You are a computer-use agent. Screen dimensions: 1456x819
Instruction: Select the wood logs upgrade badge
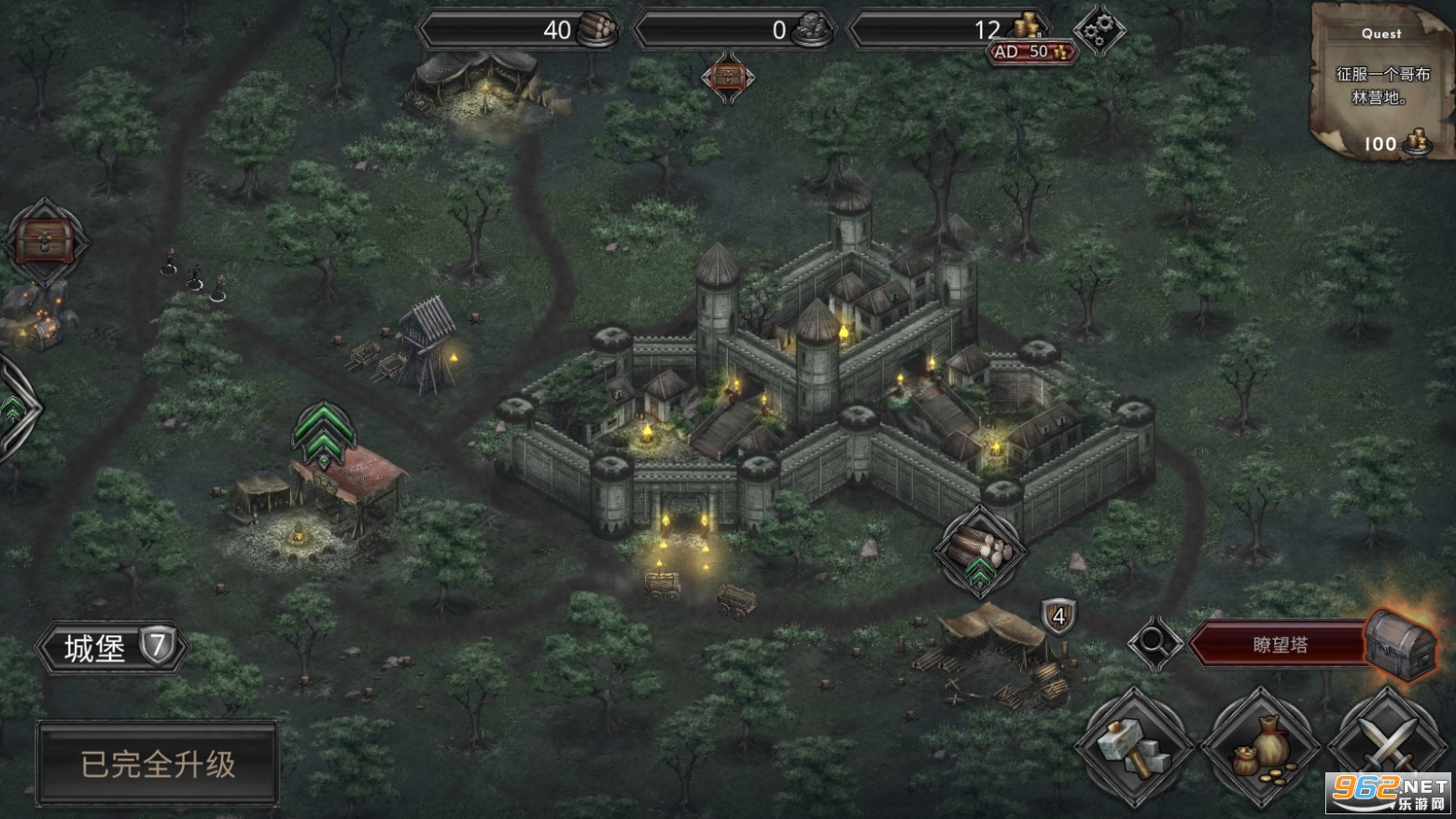[x=978, y=552]
